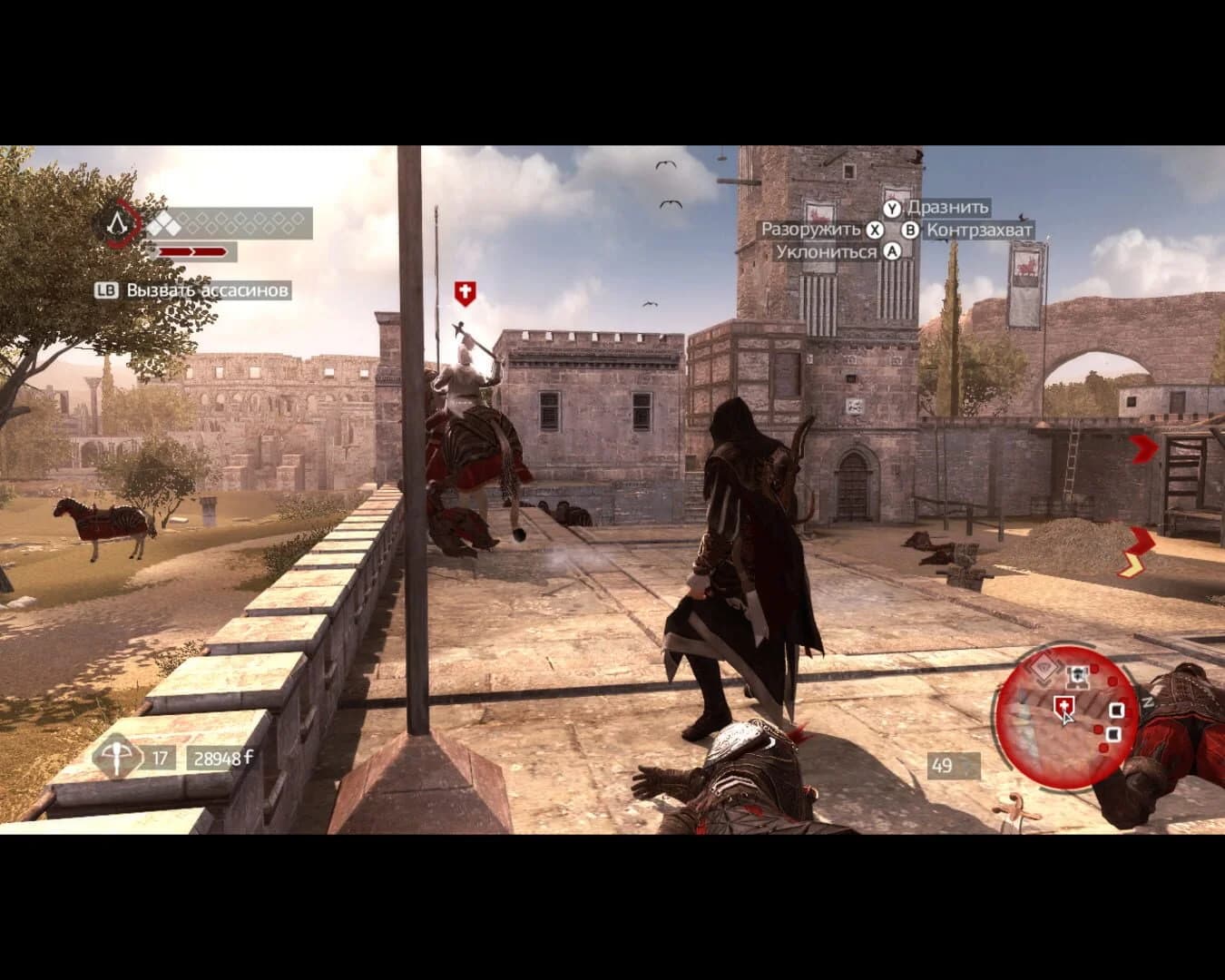Expand the assassin recruit diamond row
Viewport: 1225px width, 980px height.
227,225
